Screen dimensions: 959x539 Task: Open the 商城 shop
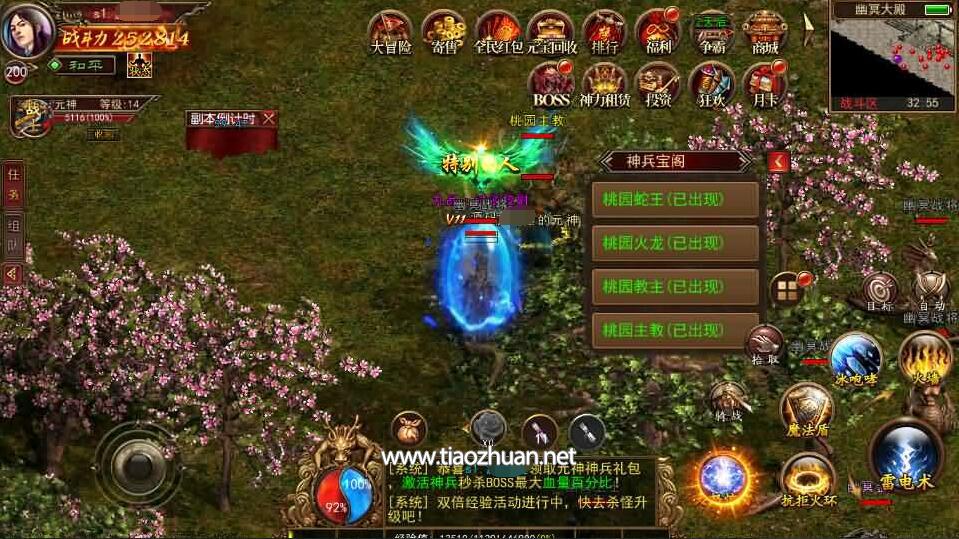point(765,31)
